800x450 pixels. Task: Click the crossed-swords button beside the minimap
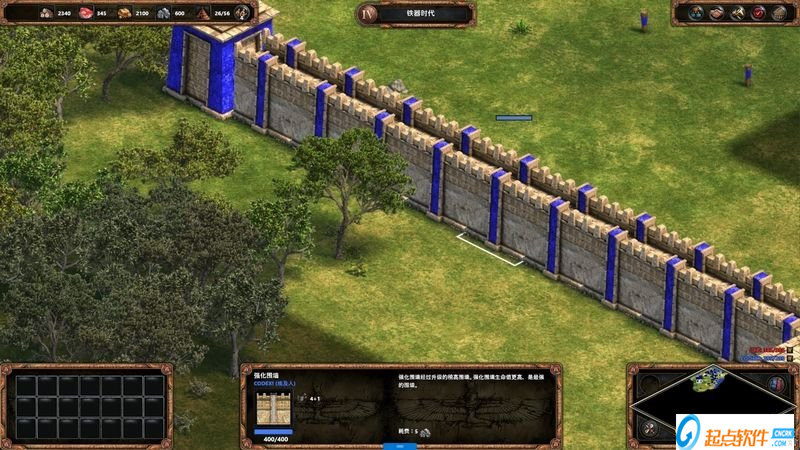coord(647,427)
